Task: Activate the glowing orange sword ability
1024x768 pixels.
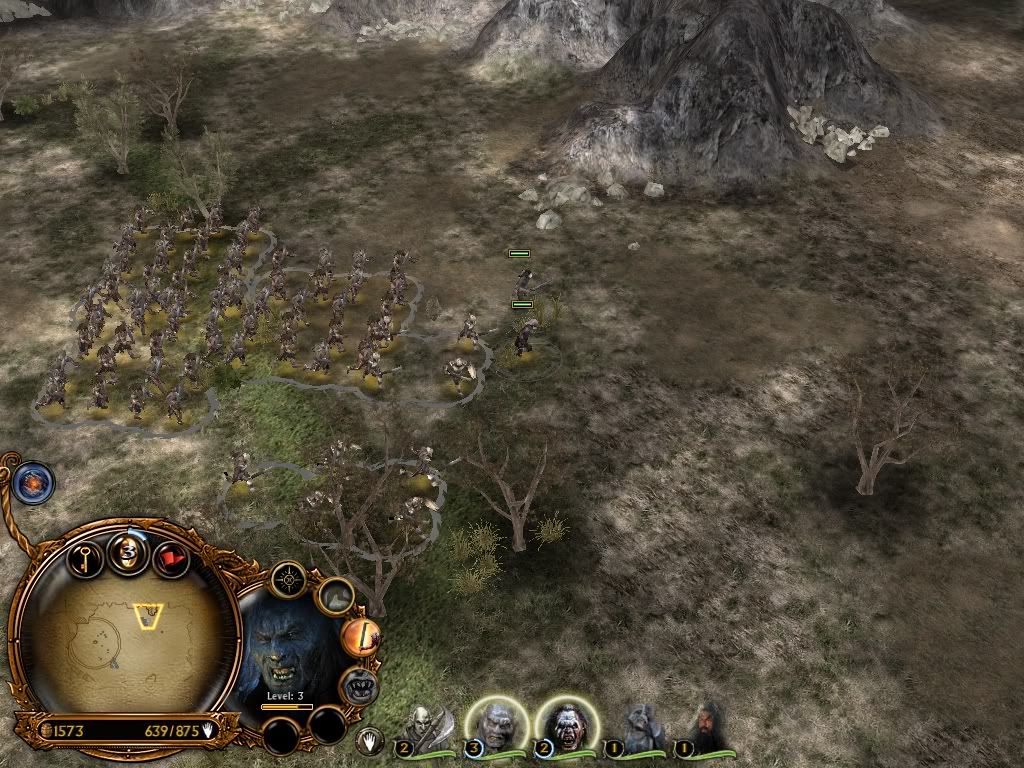Action: [359, 638]
